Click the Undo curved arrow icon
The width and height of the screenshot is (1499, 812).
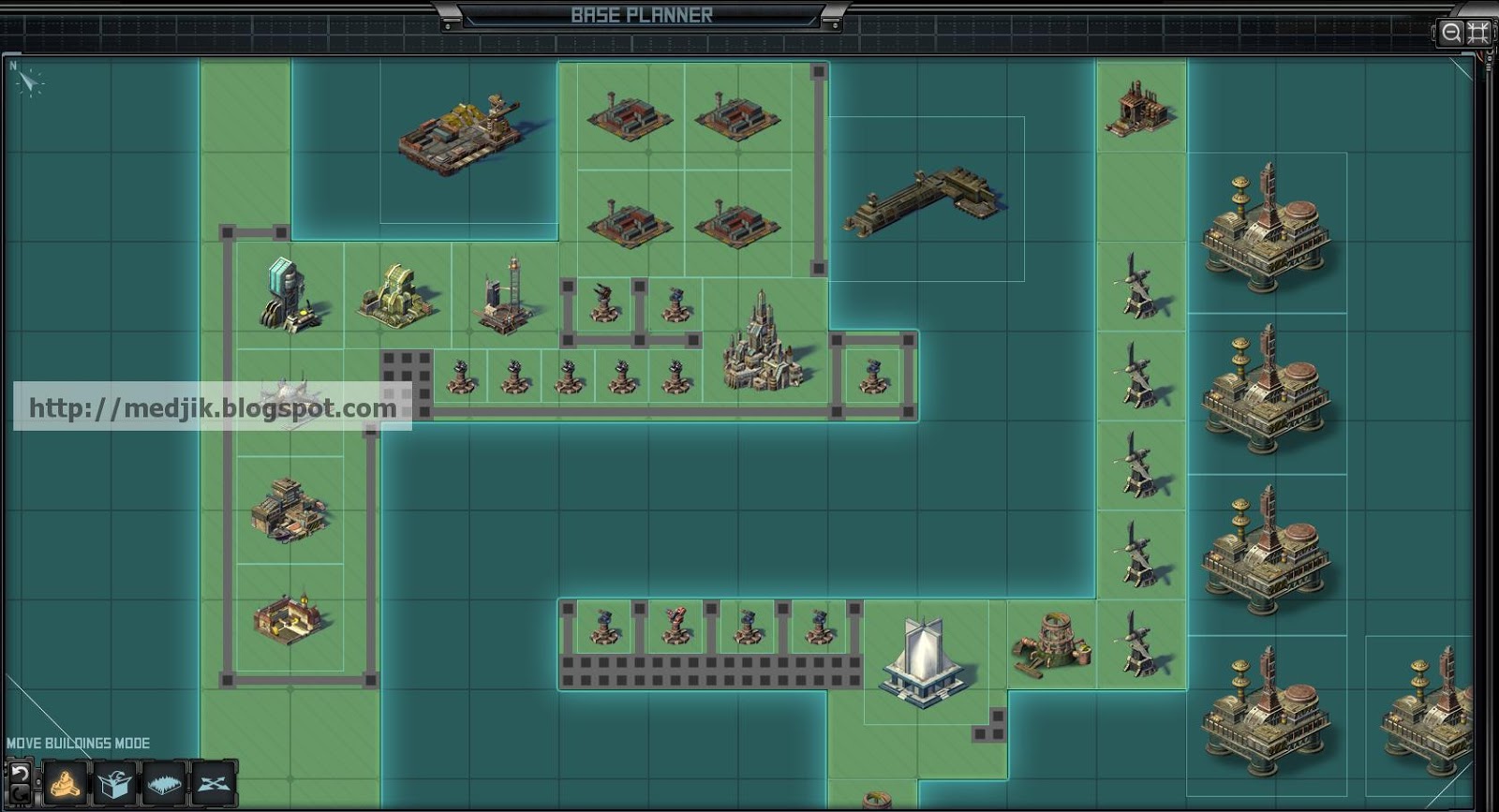click(x=20, y=774)
